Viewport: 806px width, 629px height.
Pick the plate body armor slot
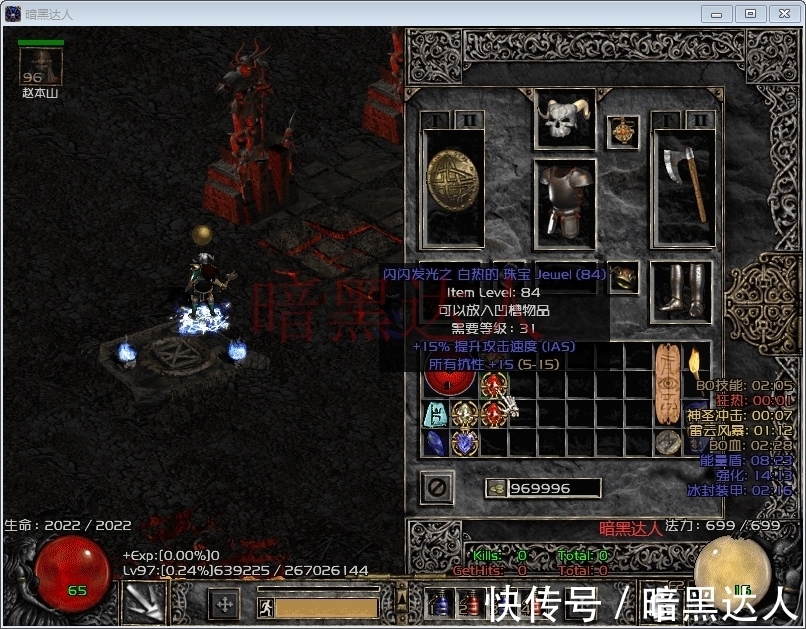coord(565,203)
